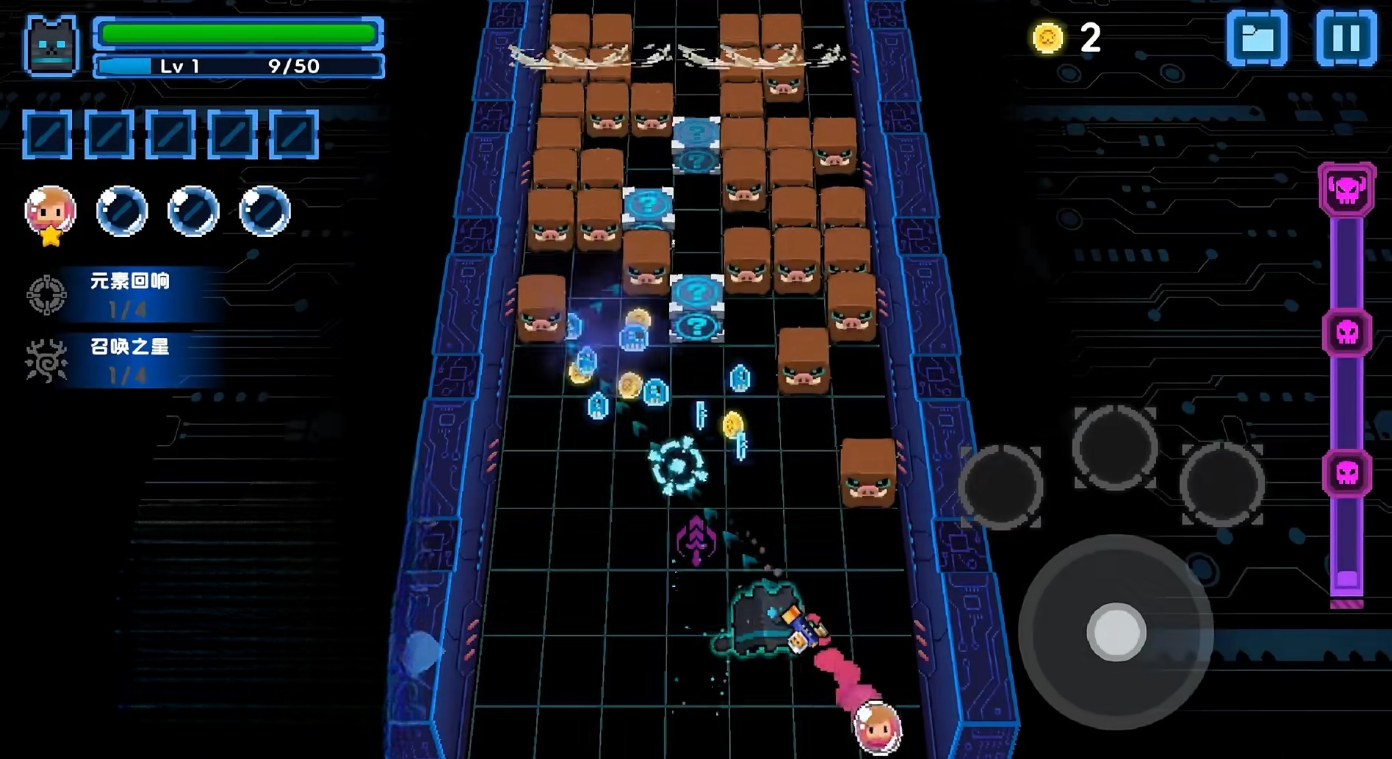Viewport: 1392px width, 759px height.
Task: Open the 元素回响 skill tracker
Action: click(120, 294)
